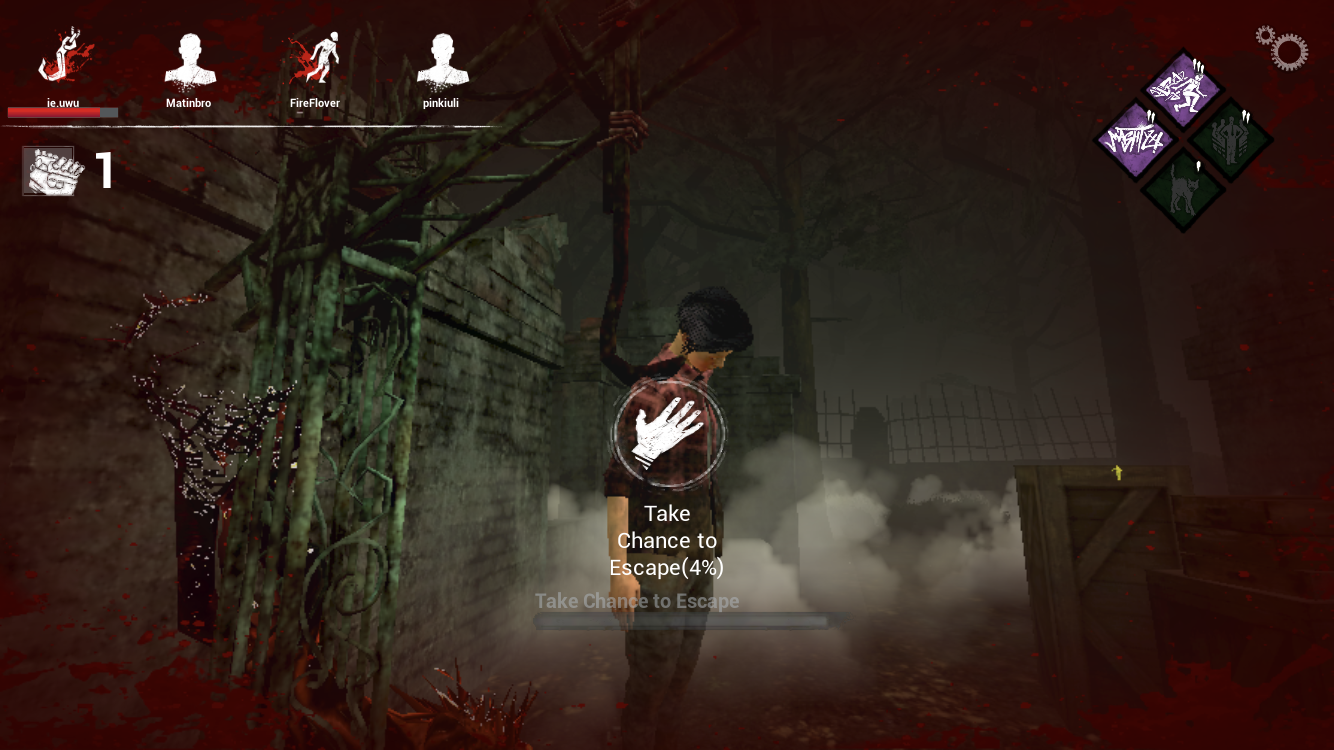Tap the struggle phase indicator under ie.uwu

pos(62,112)
